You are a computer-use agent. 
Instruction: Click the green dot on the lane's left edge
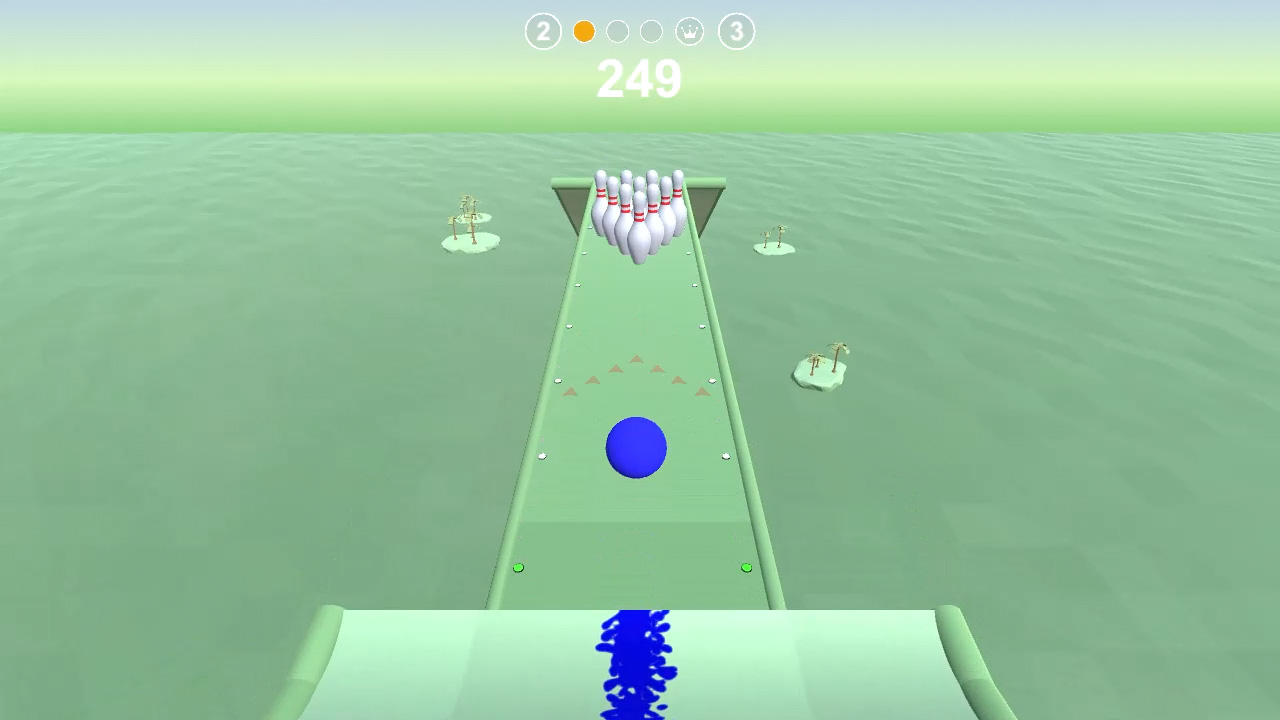[518, 566]
